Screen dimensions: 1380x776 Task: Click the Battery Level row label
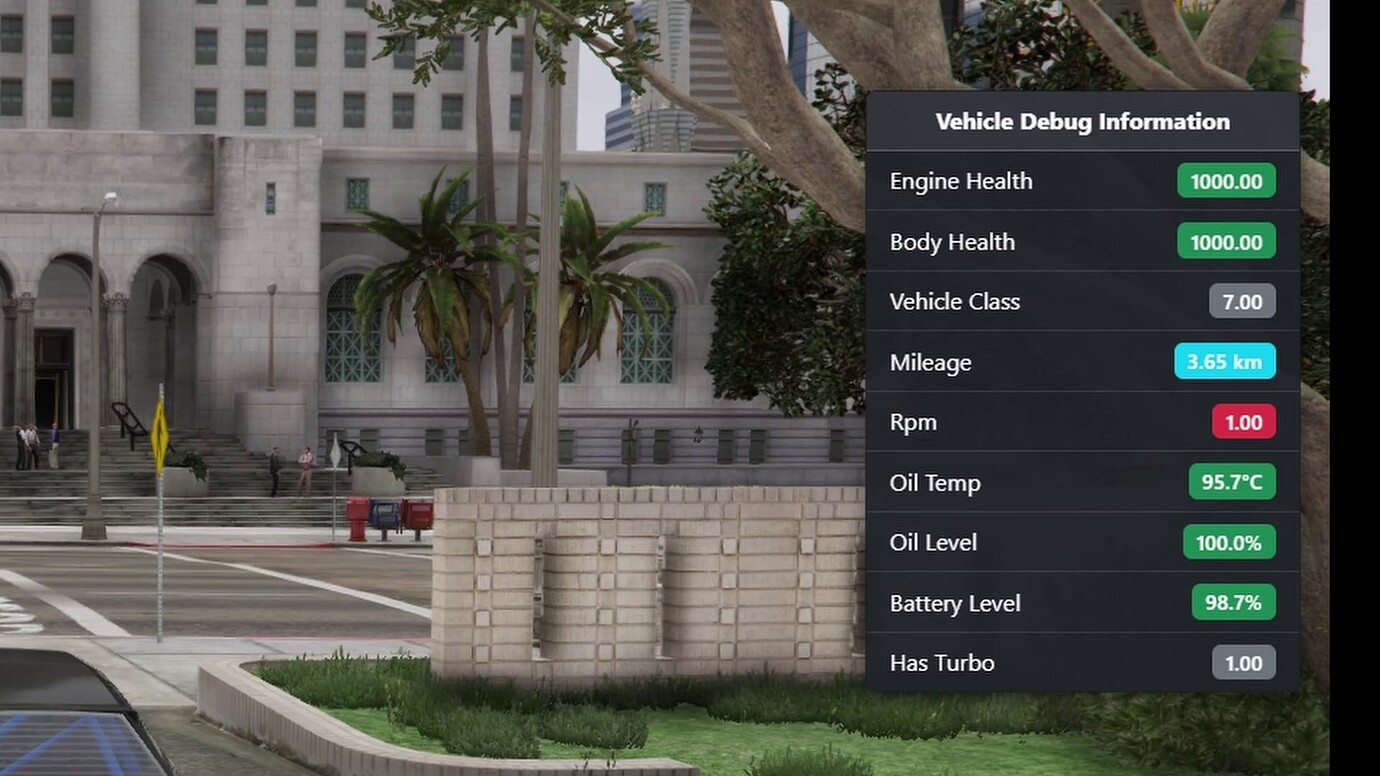pyautogui.click(x=955, y=602)
